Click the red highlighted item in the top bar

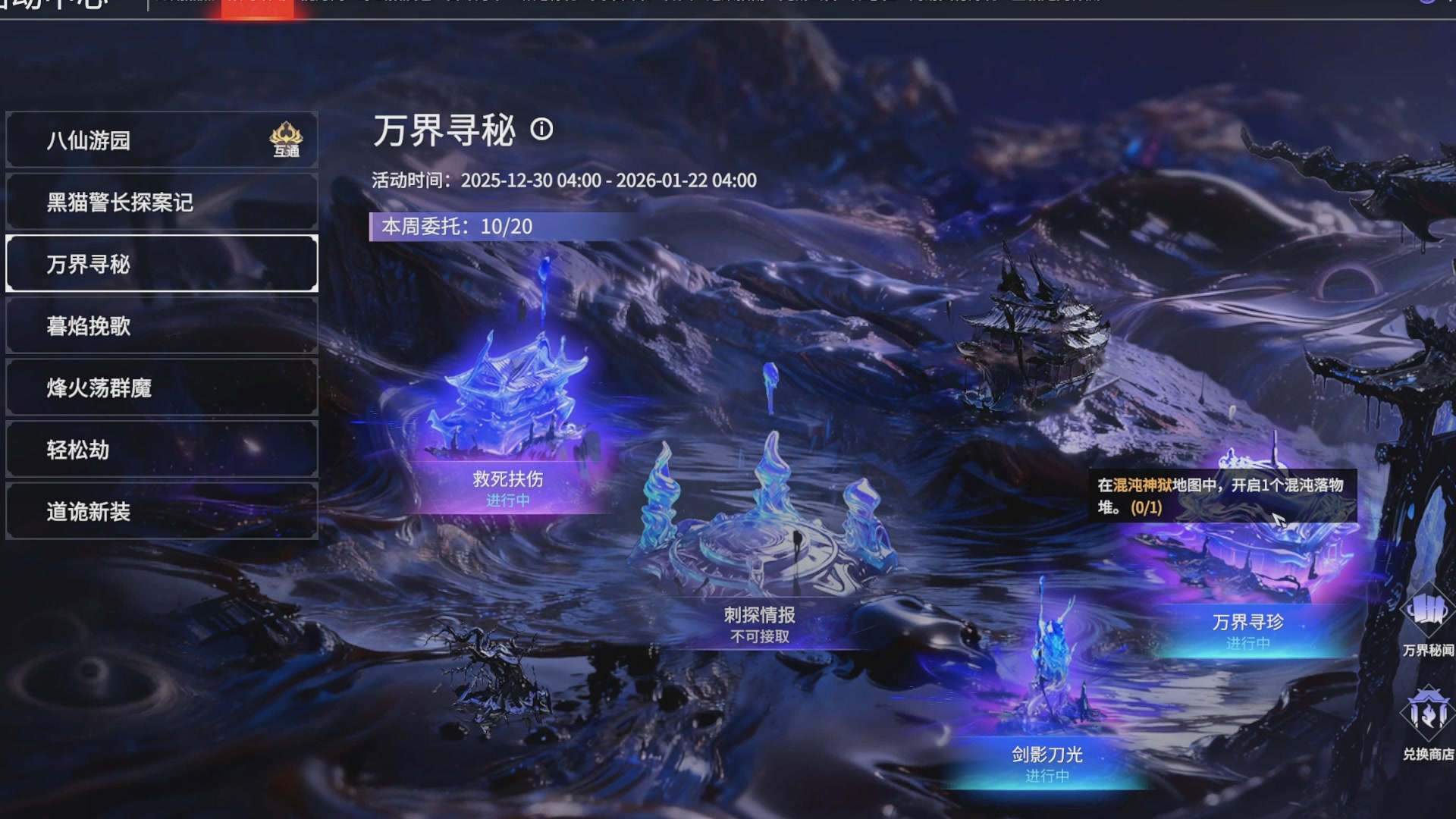pos(258,8)
